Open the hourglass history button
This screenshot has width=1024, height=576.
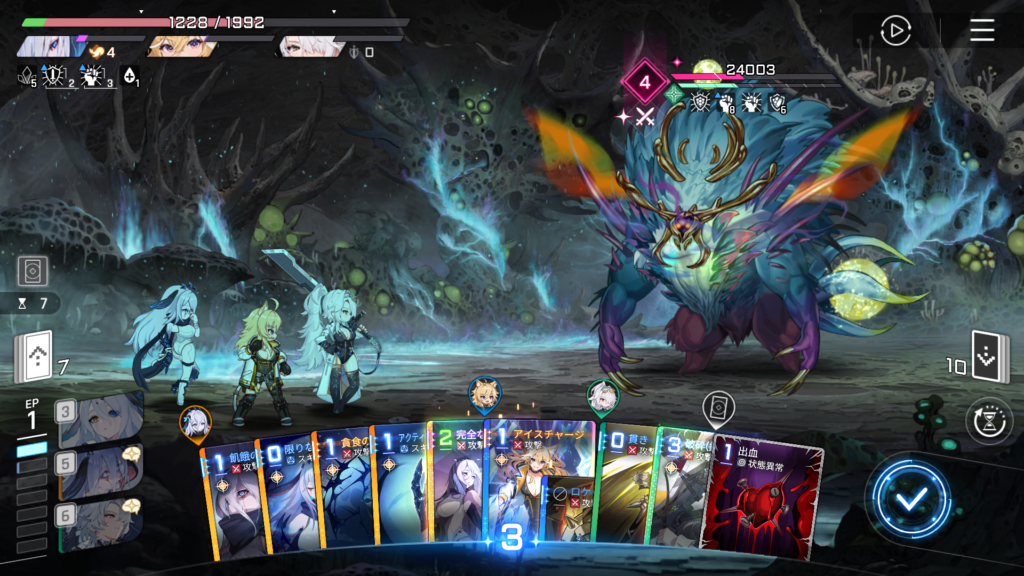click(x=988, y=420)
